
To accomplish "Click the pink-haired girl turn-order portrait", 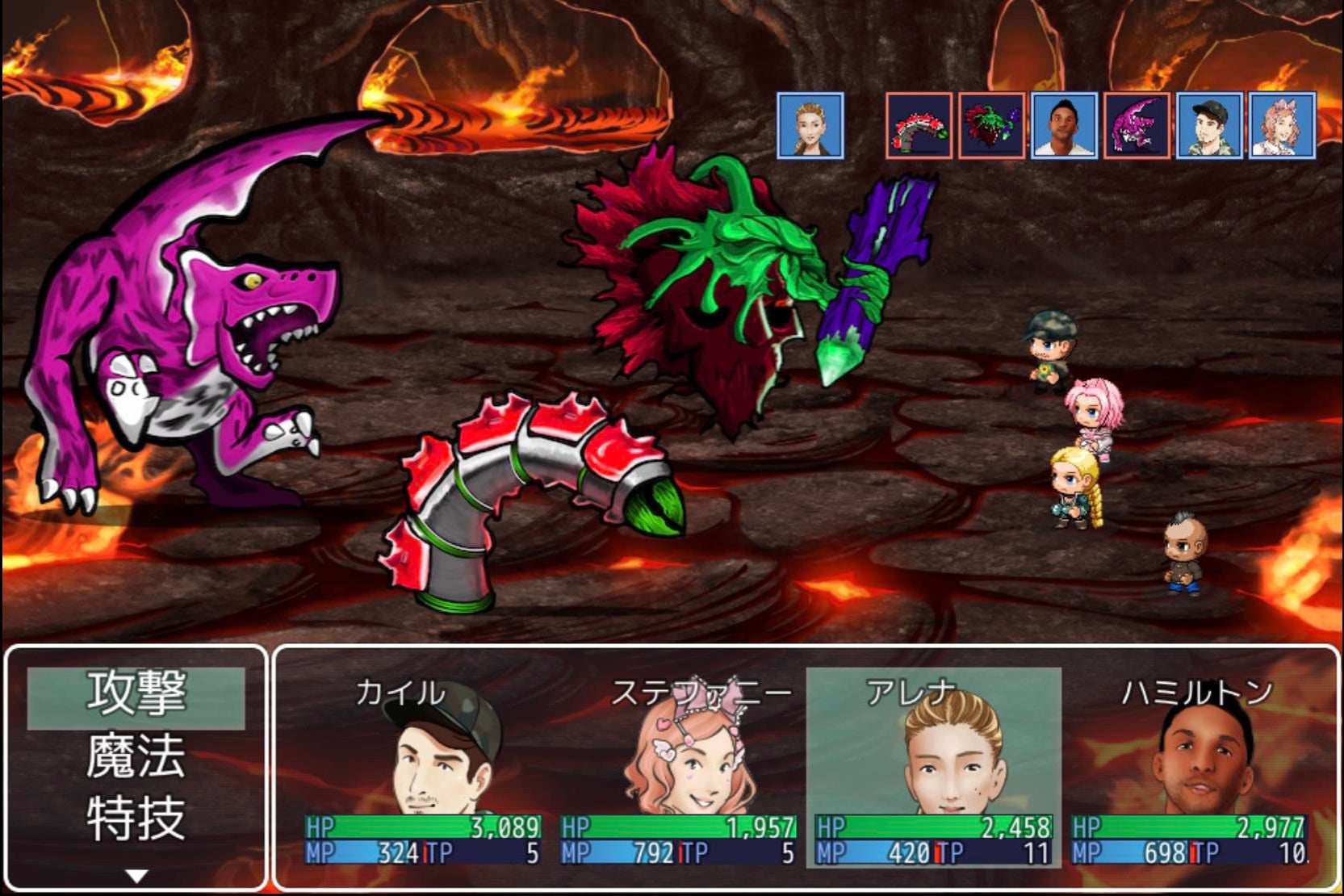I will [x=1282, y=125].
